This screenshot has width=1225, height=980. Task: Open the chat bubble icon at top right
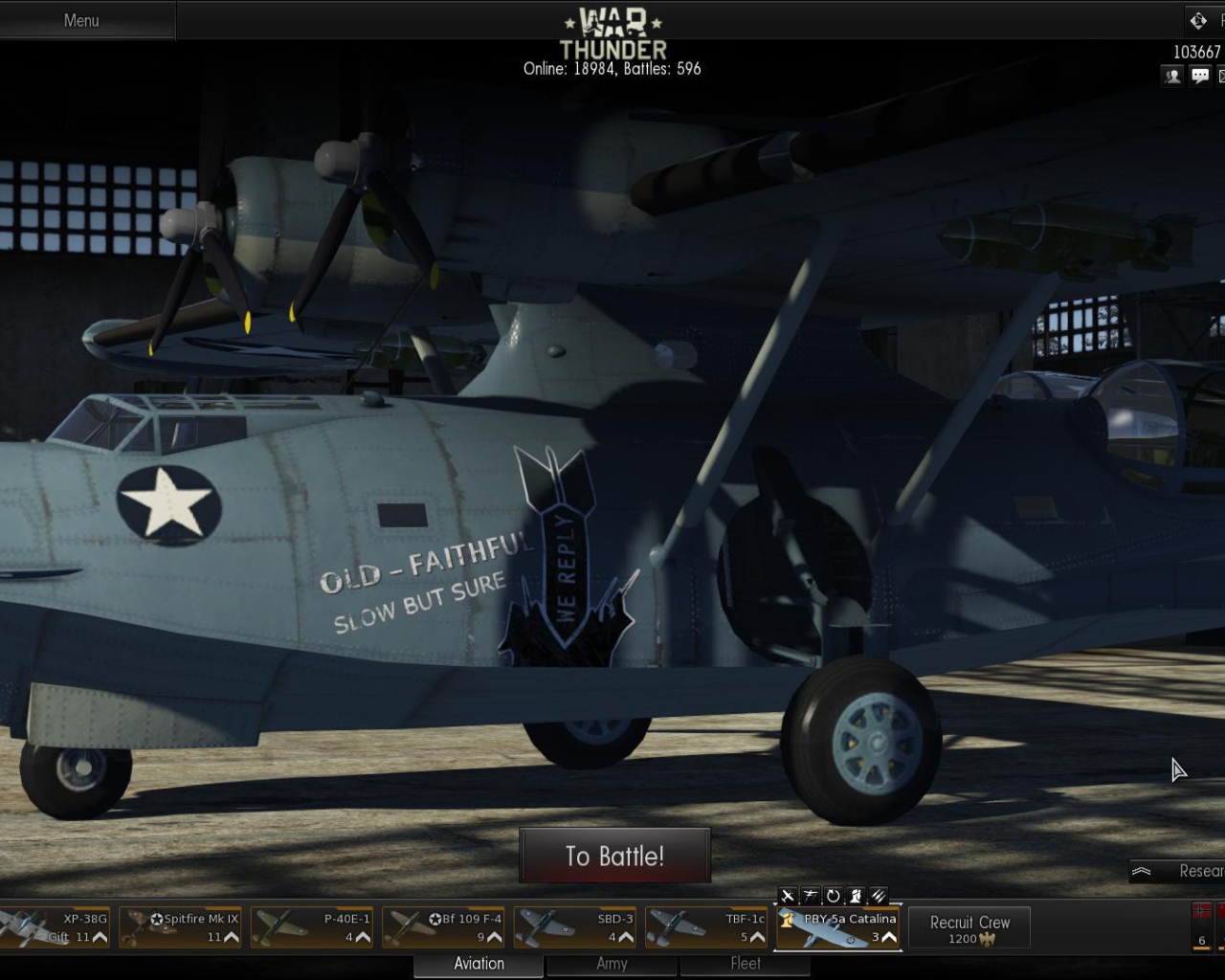click(x=1200, y=76)
